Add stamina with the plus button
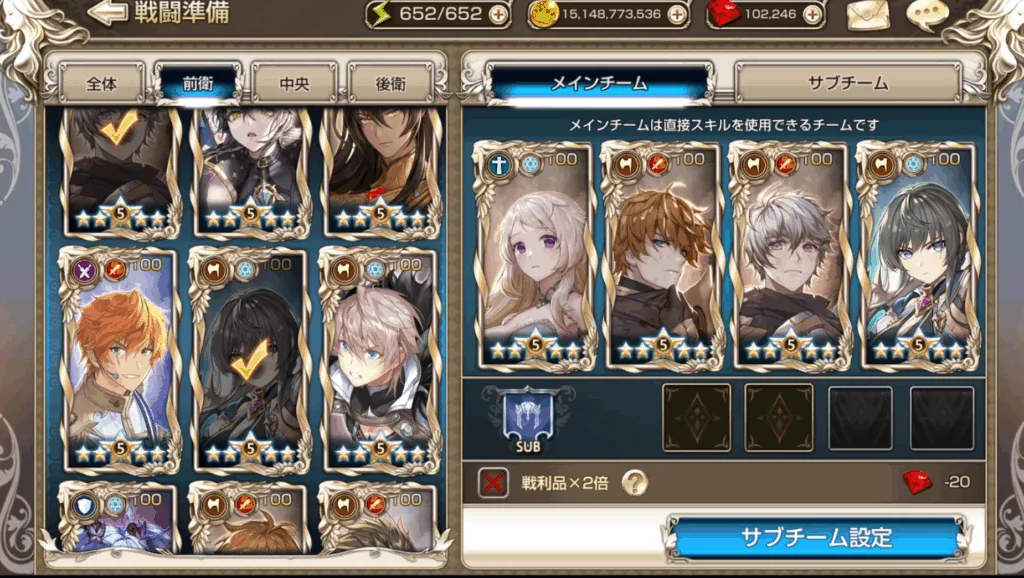 click(x=498, y=14)
